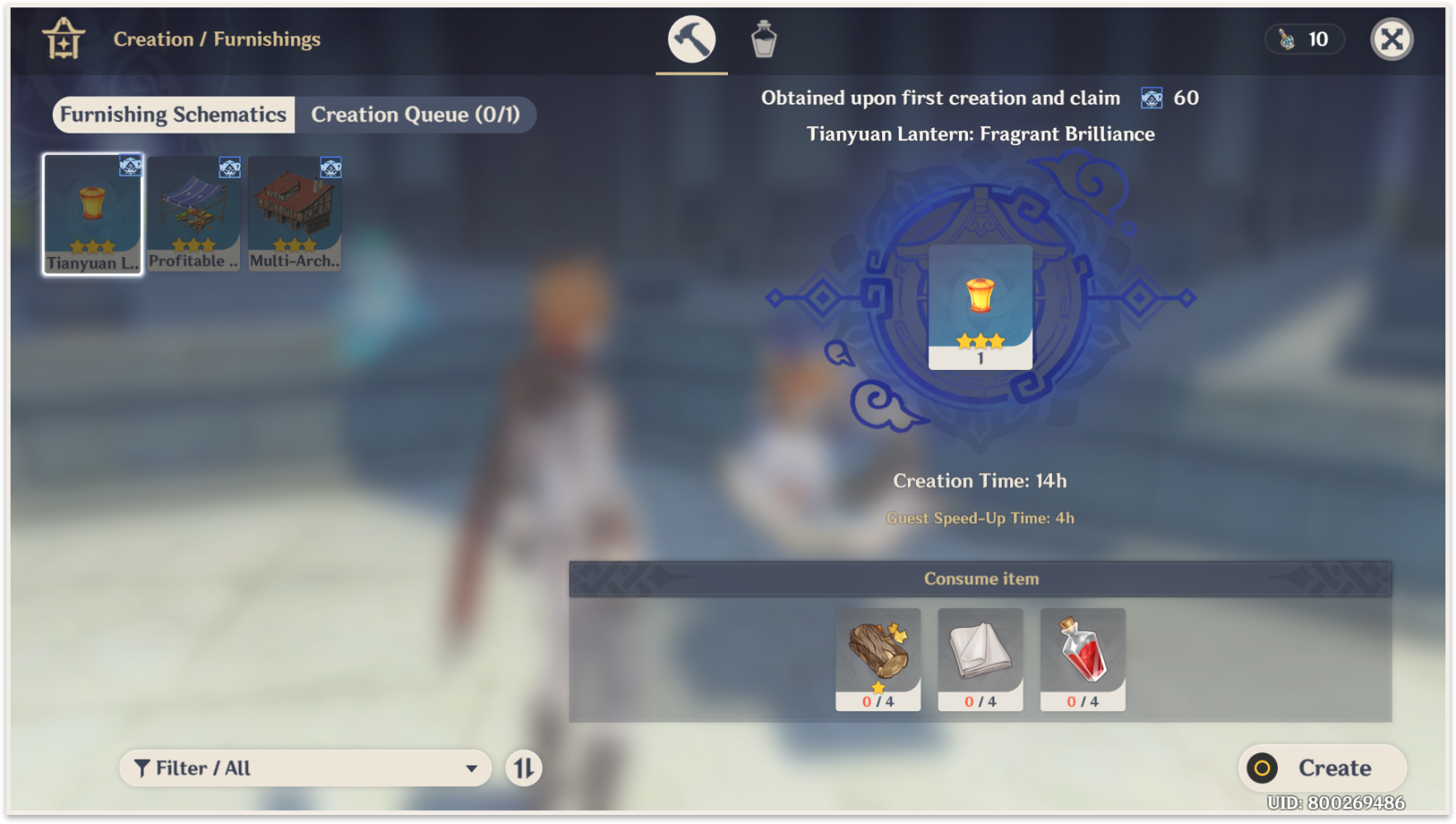Click the teapot blueprint icon on Tianyuan Lantern
The height and width of the screenshot is (824, 1456).
129,167
